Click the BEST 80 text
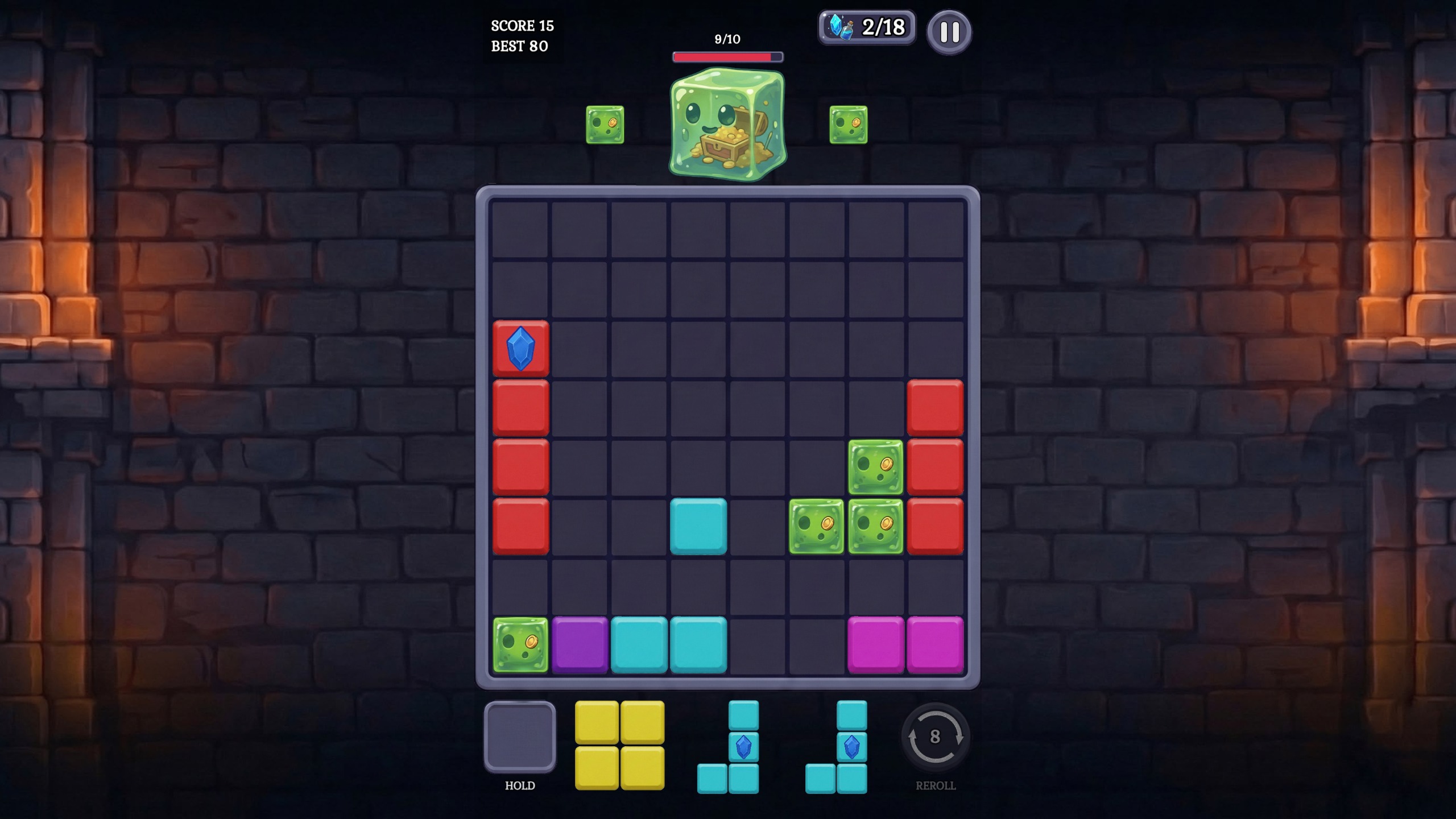The image size is (1456, 819). (x=520, y=46)
